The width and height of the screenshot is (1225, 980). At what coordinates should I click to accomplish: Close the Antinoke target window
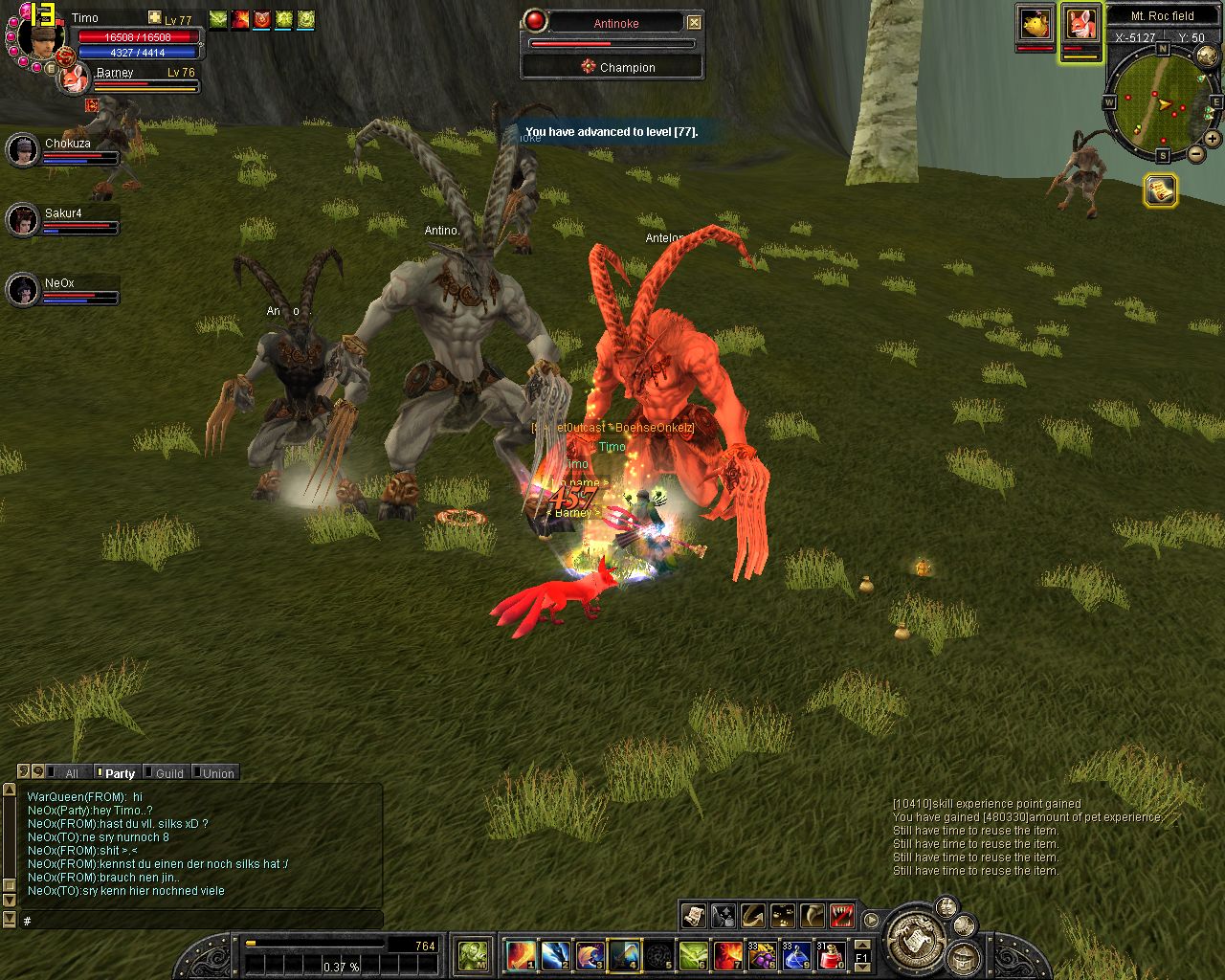coord(695,22)
